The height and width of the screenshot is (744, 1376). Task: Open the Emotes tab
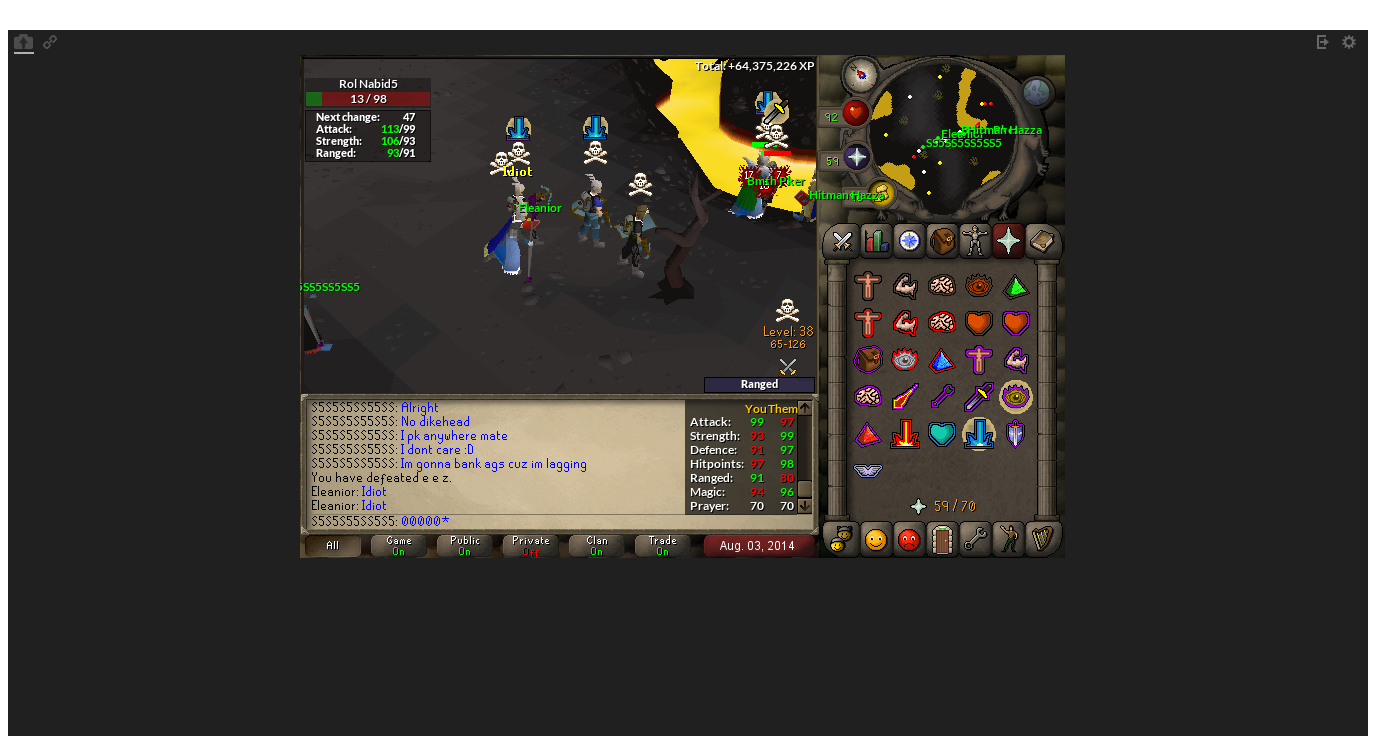1008,540
